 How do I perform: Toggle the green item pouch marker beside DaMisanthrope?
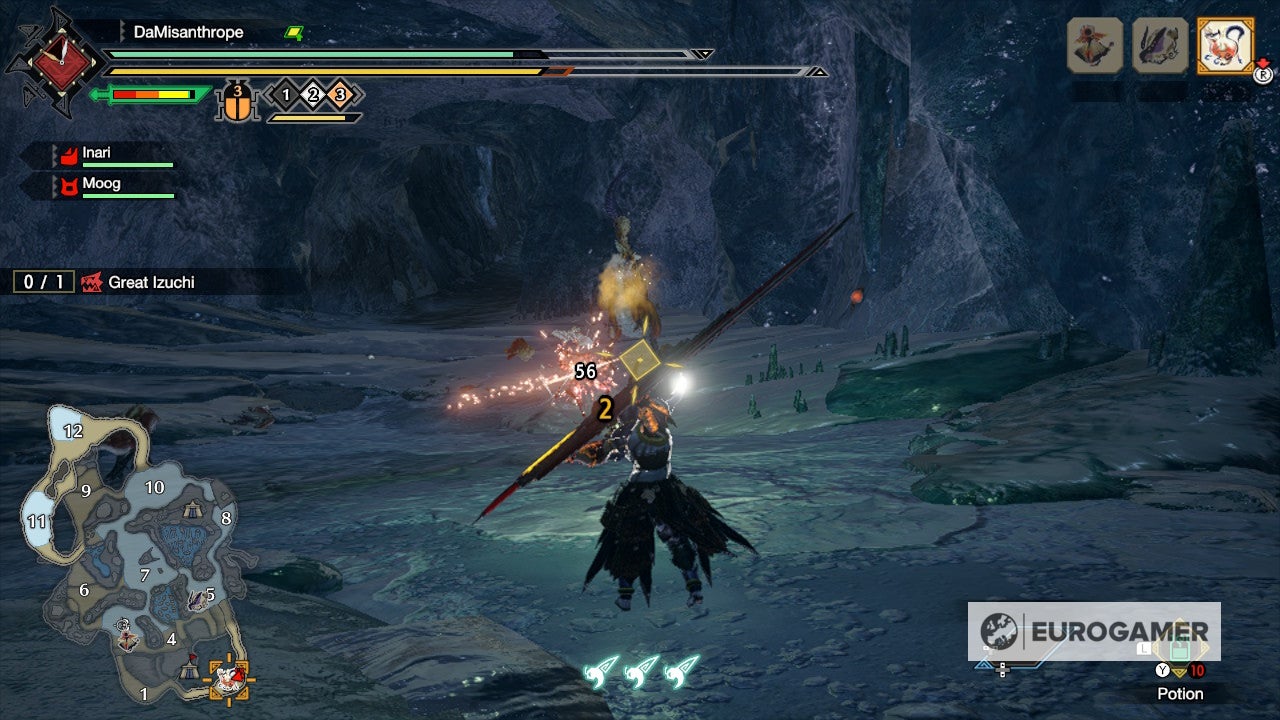(x=291, y=32)
